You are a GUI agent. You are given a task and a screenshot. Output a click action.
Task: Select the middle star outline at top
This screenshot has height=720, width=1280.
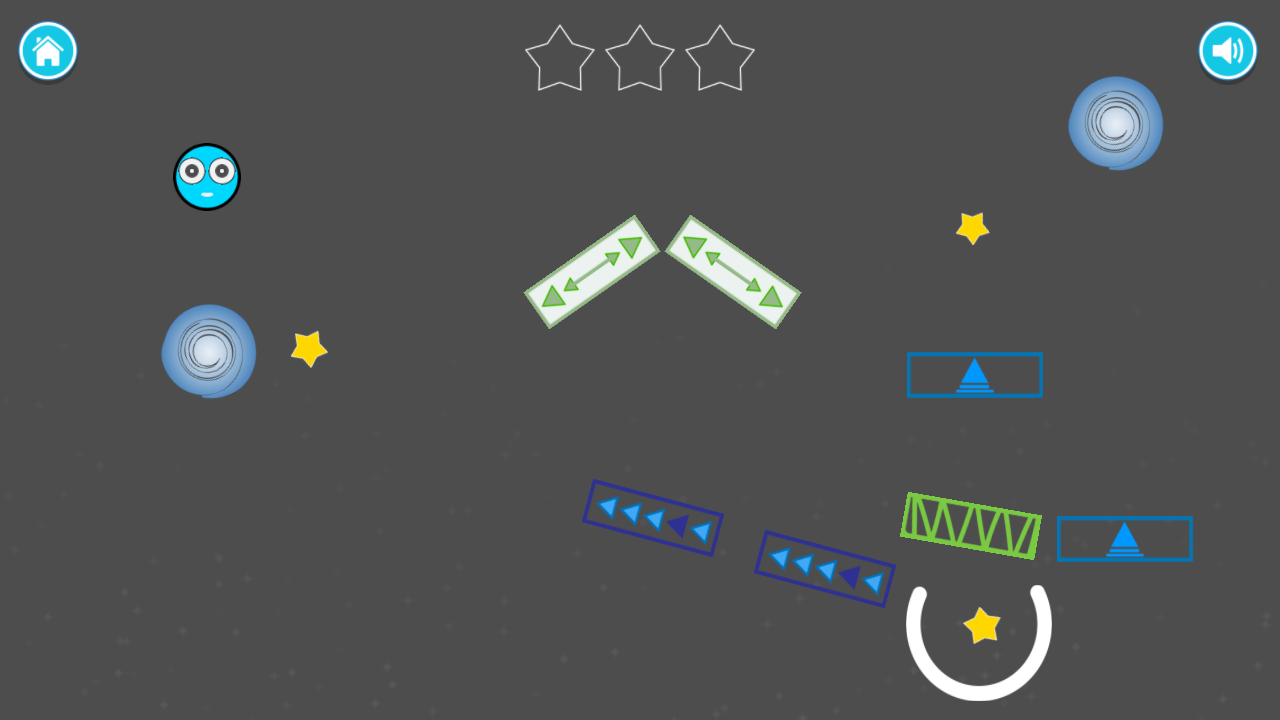[x=639, y=58]
